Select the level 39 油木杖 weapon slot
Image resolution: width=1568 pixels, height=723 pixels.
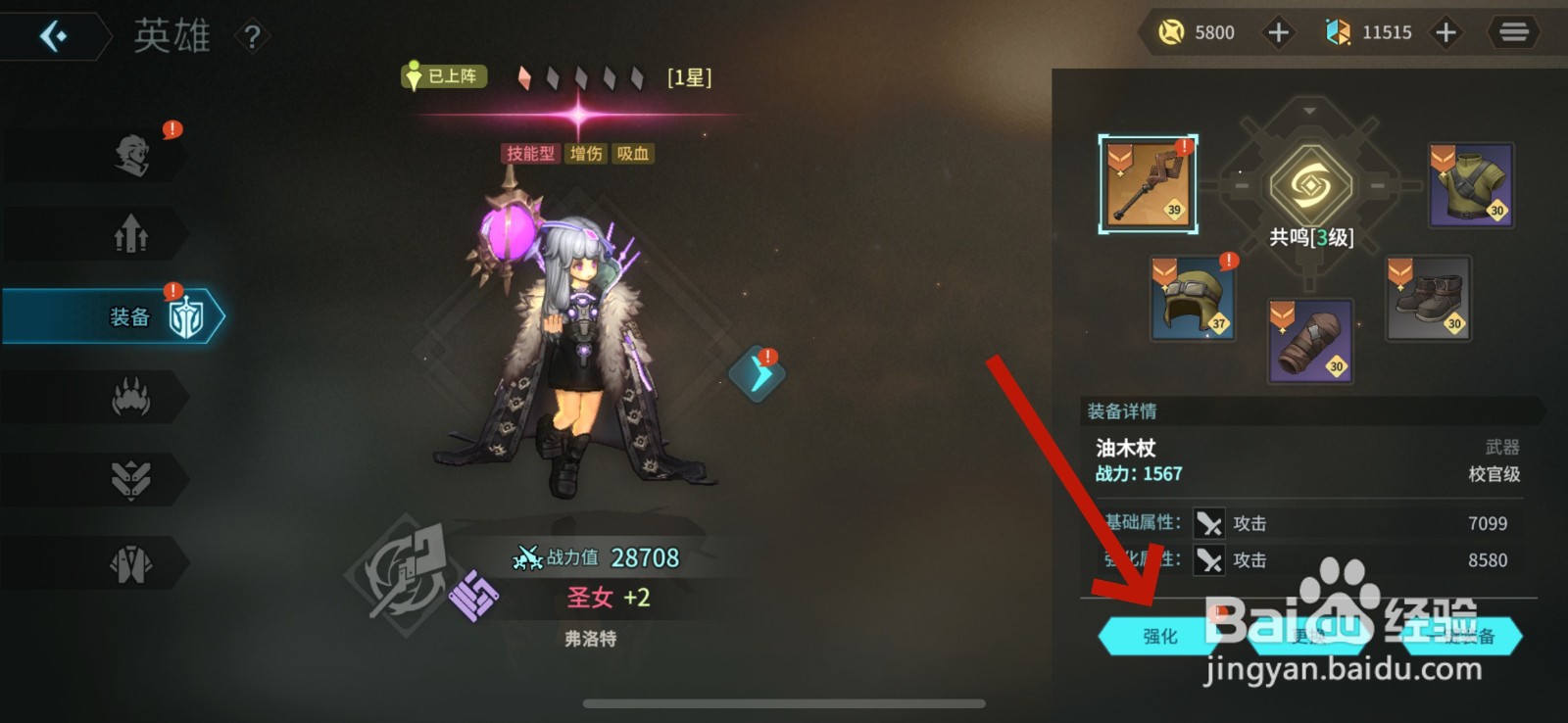click(x=1149, y=184)
